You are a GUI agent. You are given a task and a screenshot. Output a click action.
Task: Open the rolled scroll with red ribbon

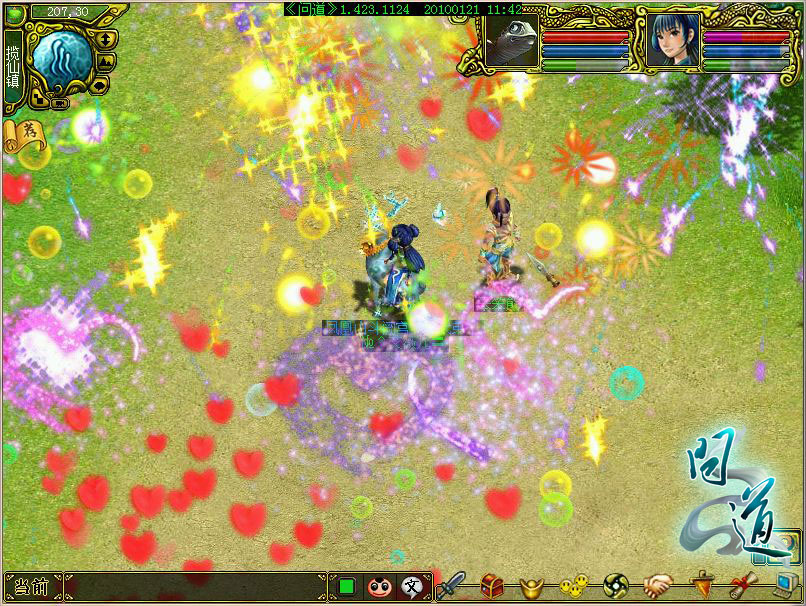(743, 585)
